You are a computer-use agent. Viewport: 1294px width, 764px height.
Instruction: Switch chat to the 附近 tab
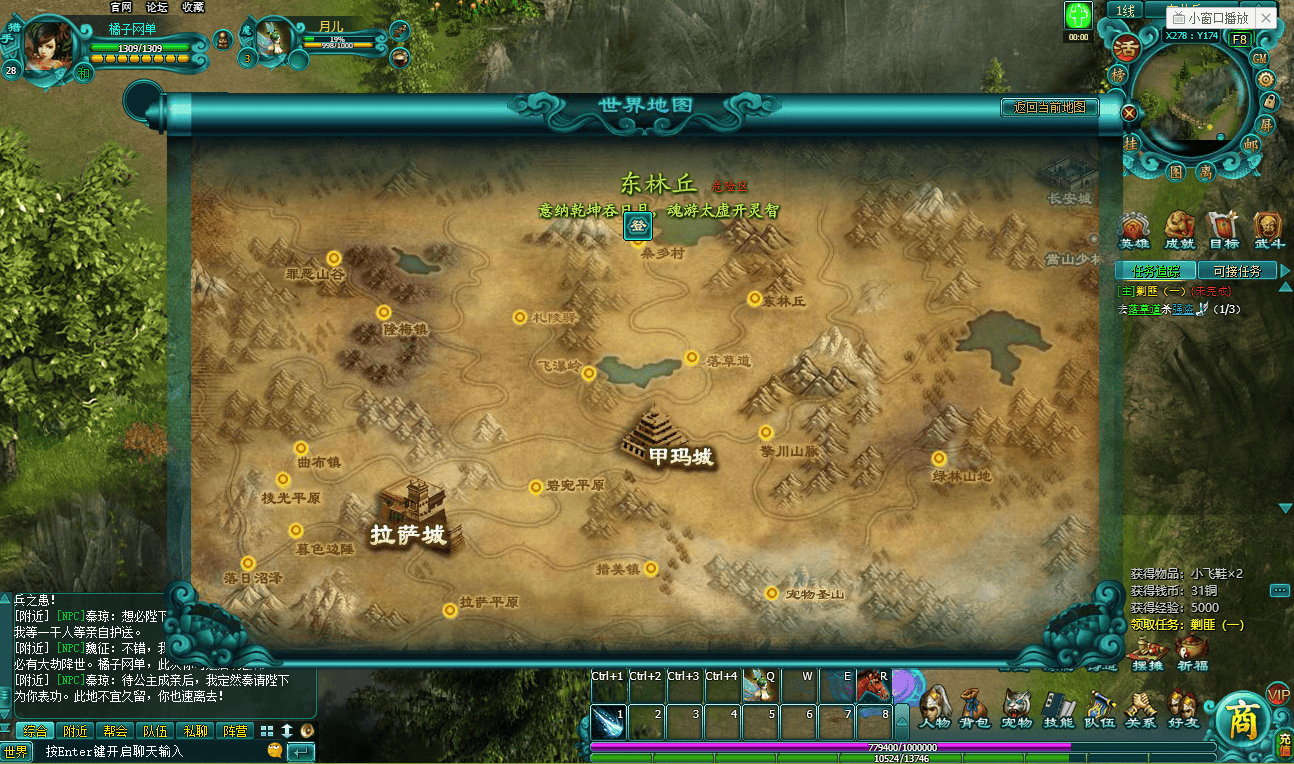(75, 731)
